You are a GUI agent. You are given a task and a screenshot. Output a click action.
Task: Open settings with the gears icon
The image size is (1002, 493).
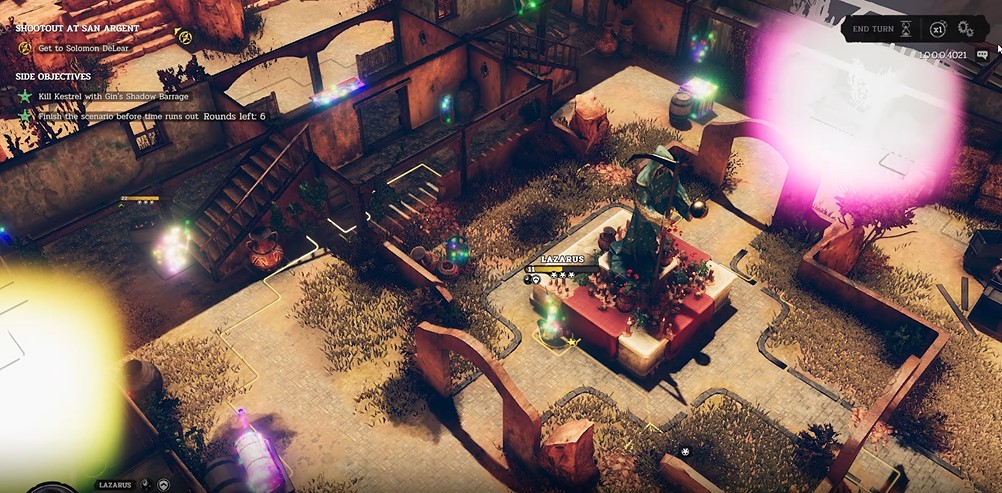click(x=965, y=29)
